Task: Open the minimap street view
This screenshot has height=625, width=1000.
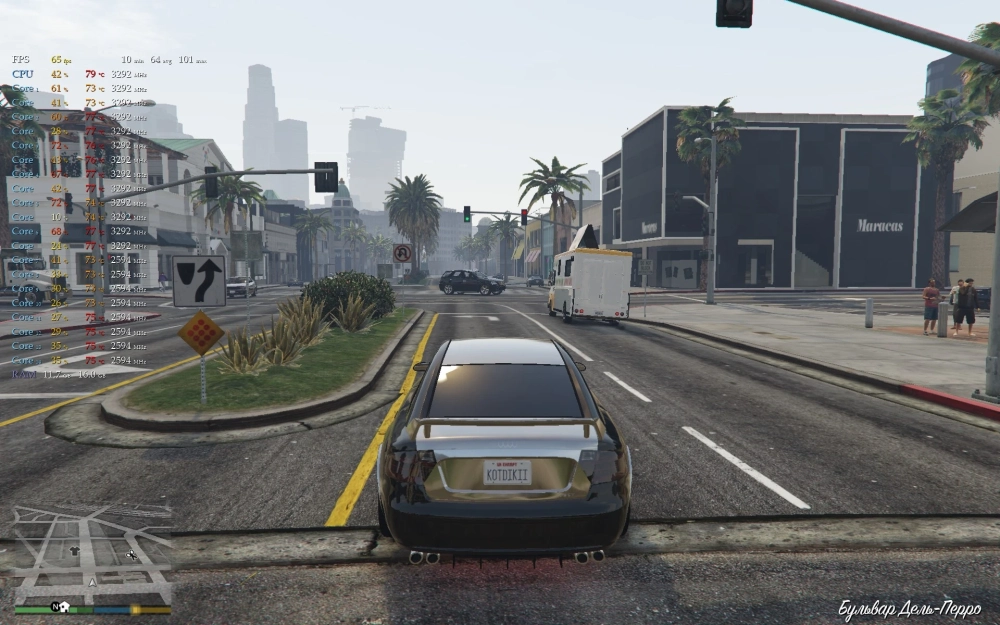Action: [91, 553]
